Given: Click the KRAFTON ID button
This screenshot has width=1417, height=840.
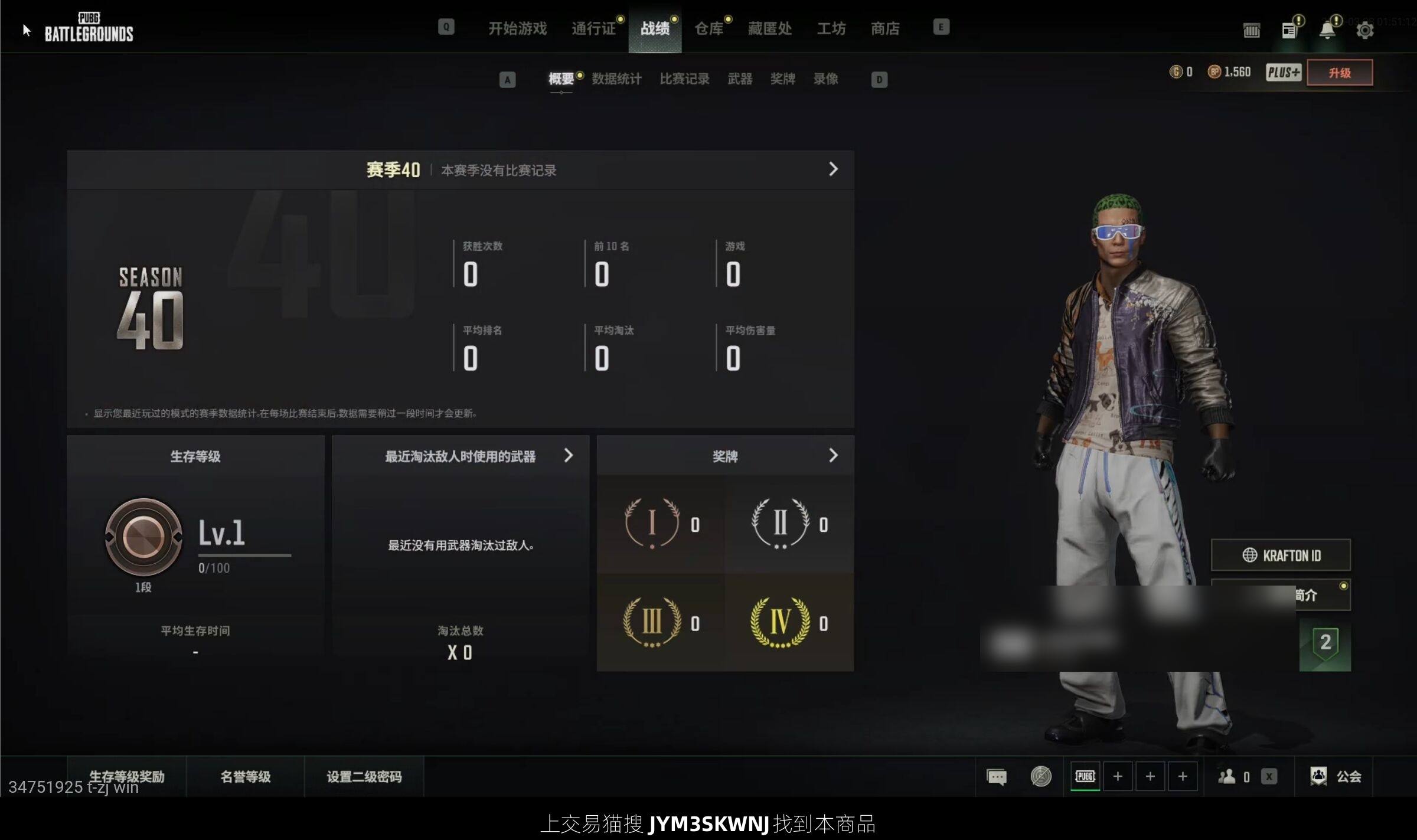Looking at the screenshot, I should [1281, 555].
